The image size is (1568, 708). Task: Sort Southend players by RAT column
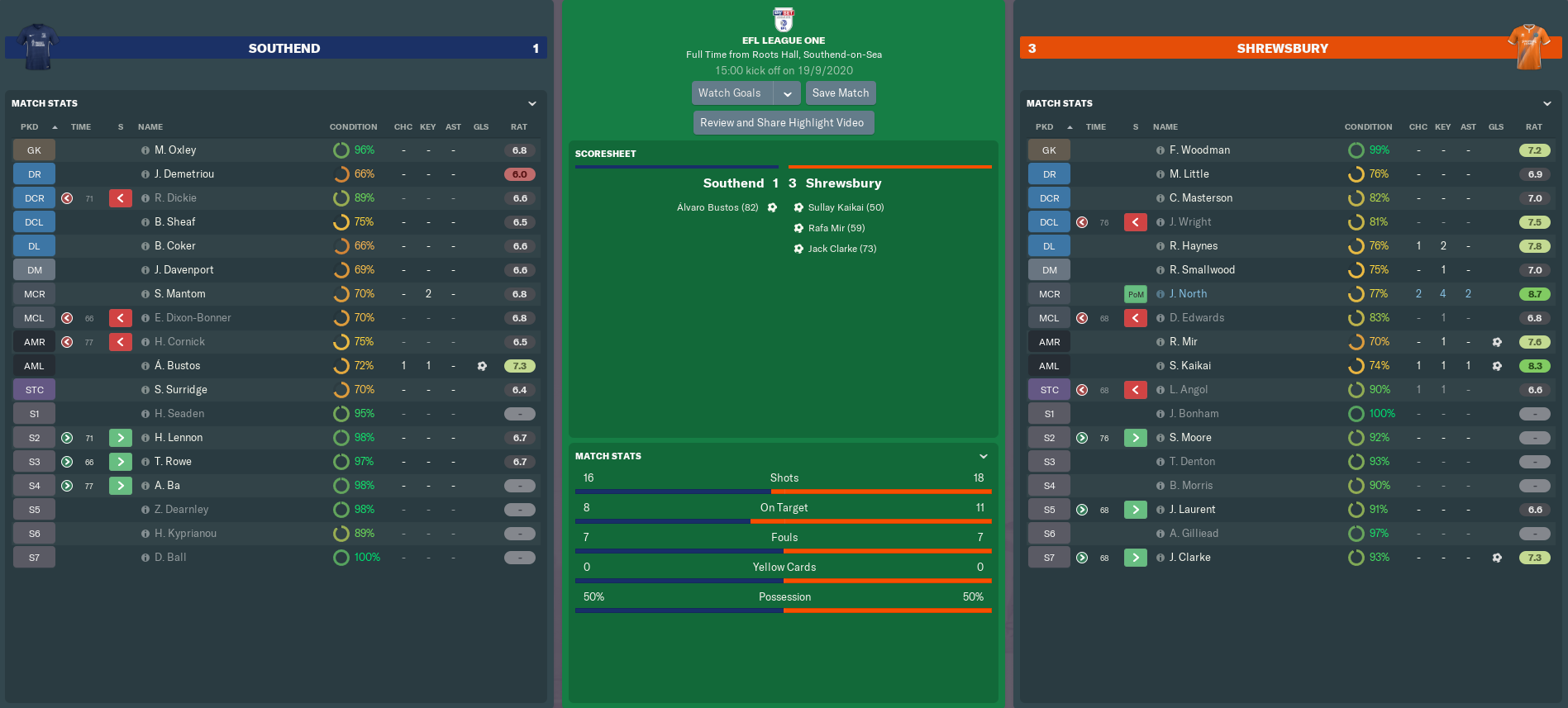pyautogui.click(x=519, y=127)
